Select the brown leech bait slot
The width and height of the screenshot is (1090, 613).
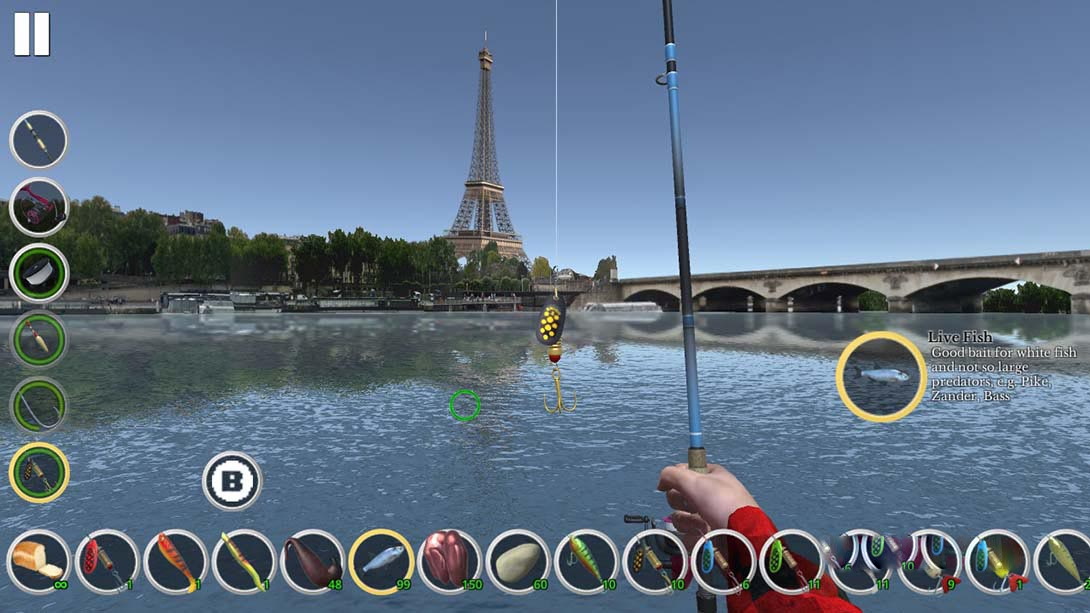click(x=312, y=562)
